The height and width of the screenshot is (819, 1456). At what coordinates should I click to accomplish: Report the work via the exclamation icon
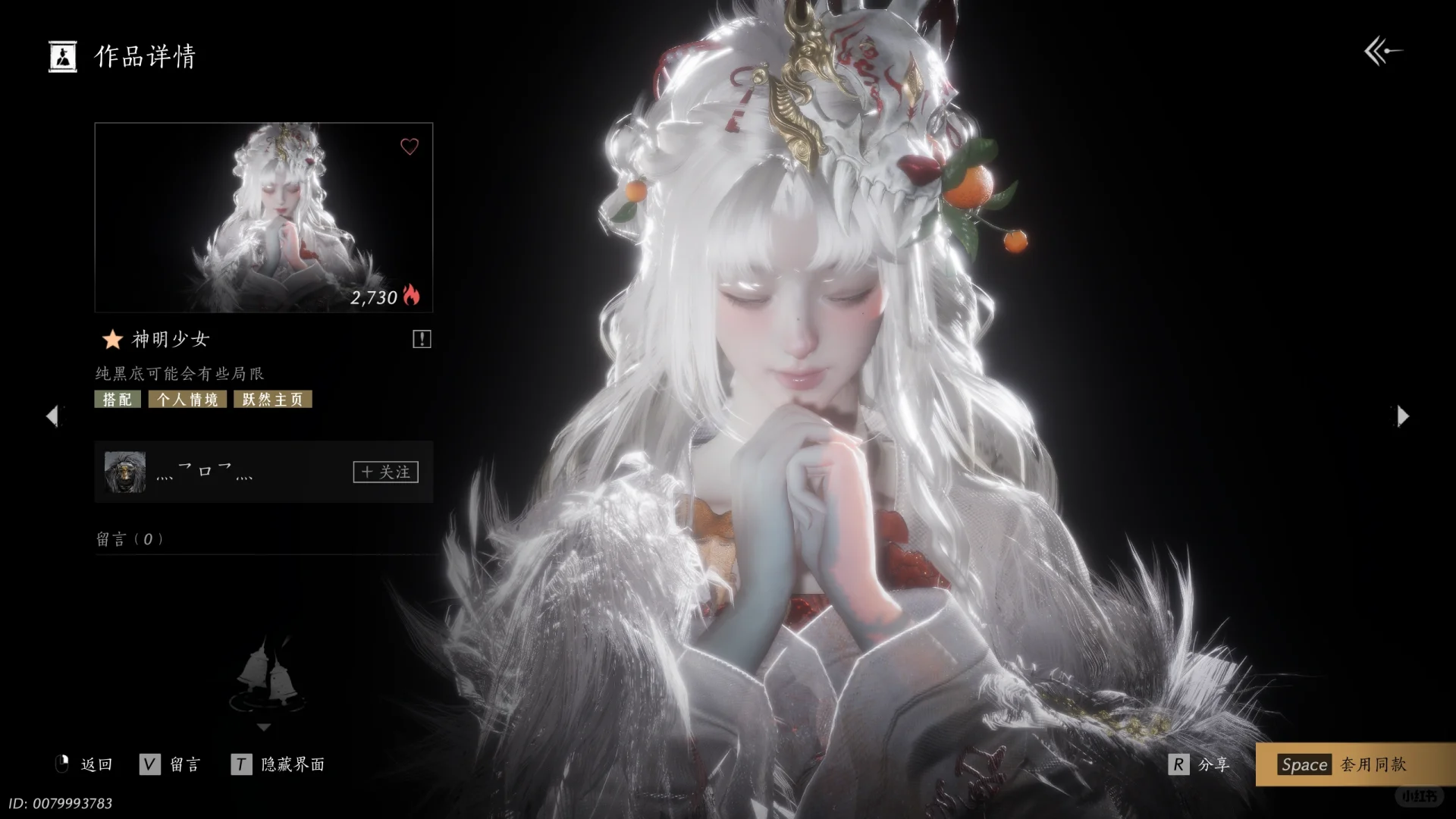click(x=422, y=339)
